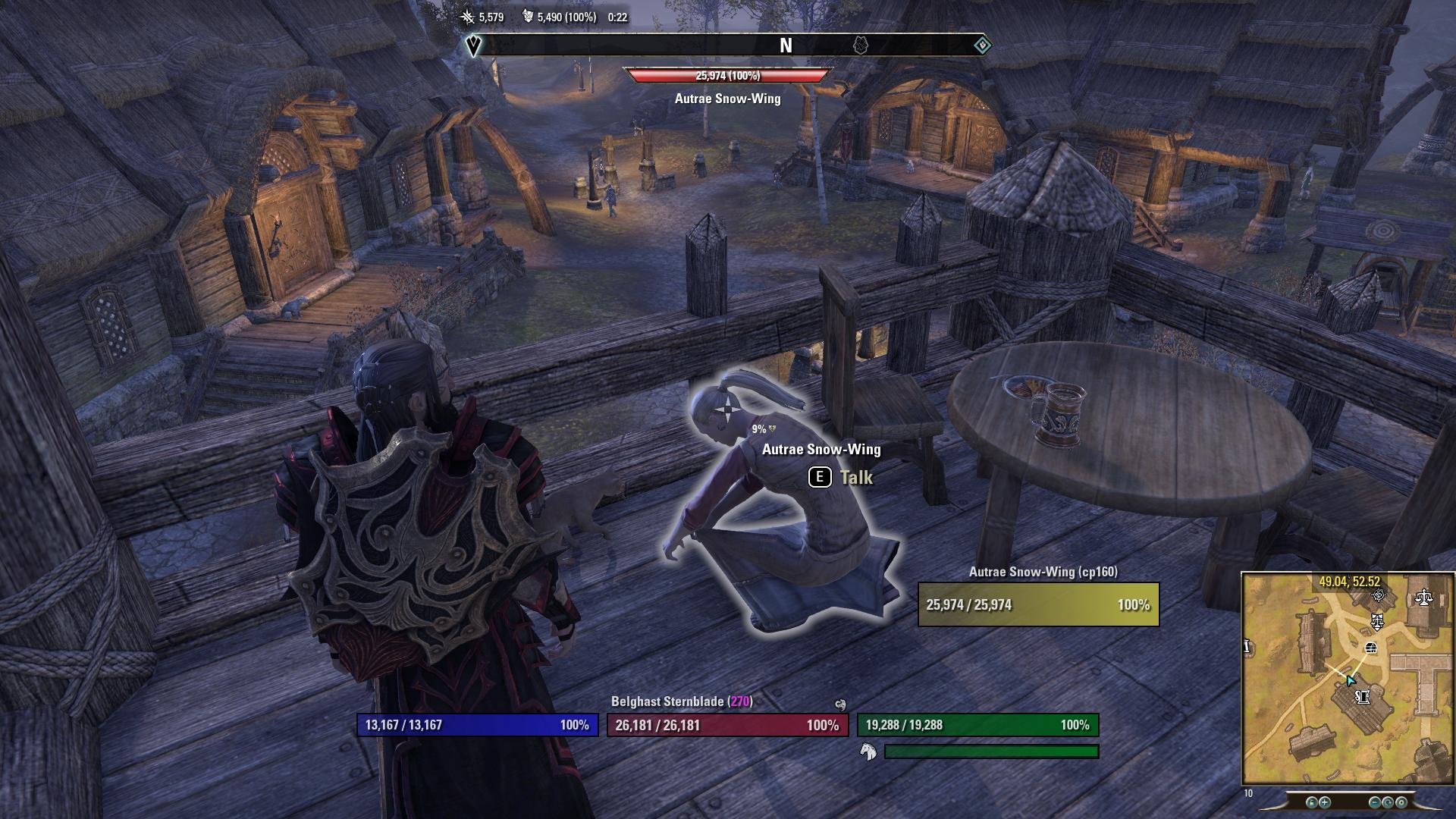
Task: Click the cyan player arrow on minimap
Action: tap(1351, 680)
